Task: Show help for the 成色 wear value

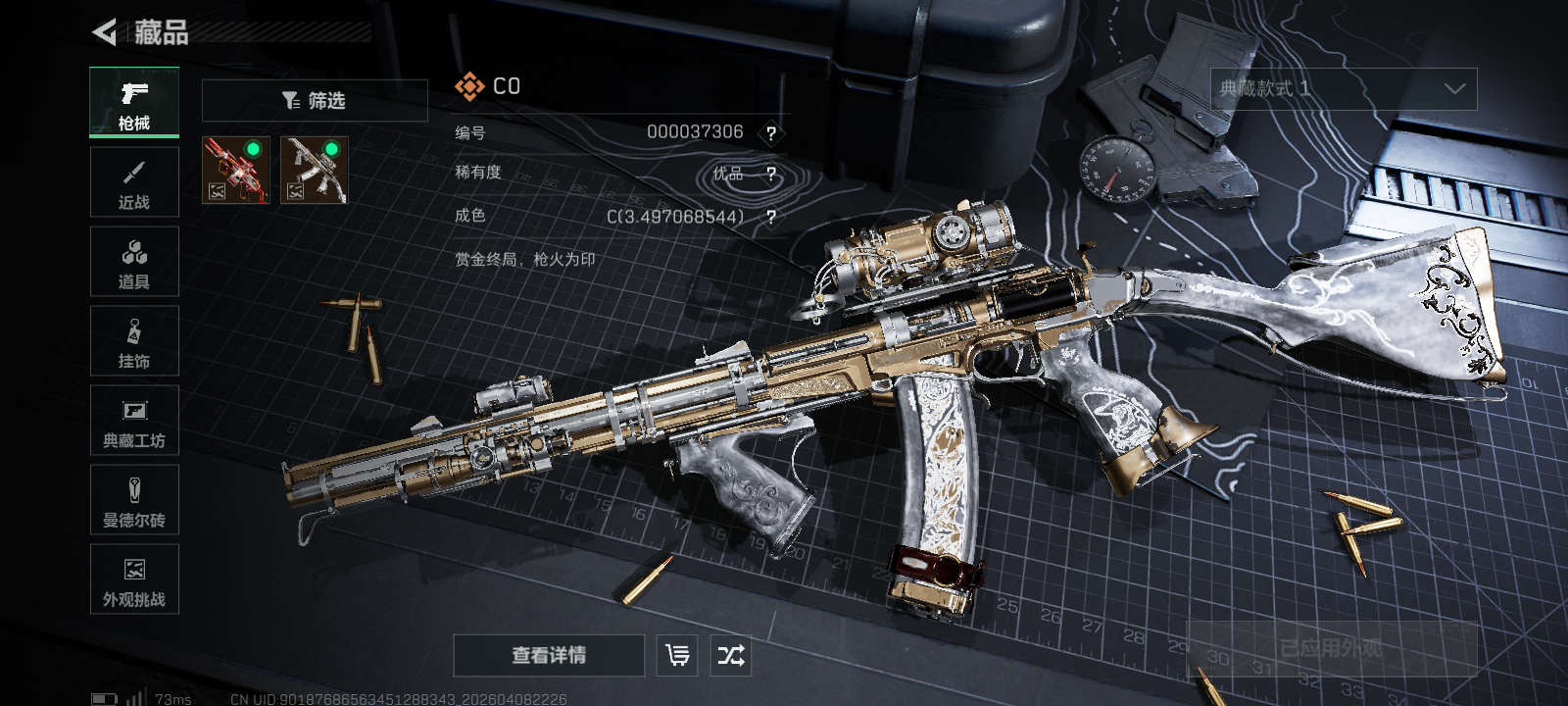Action: [x=771, y=217]
